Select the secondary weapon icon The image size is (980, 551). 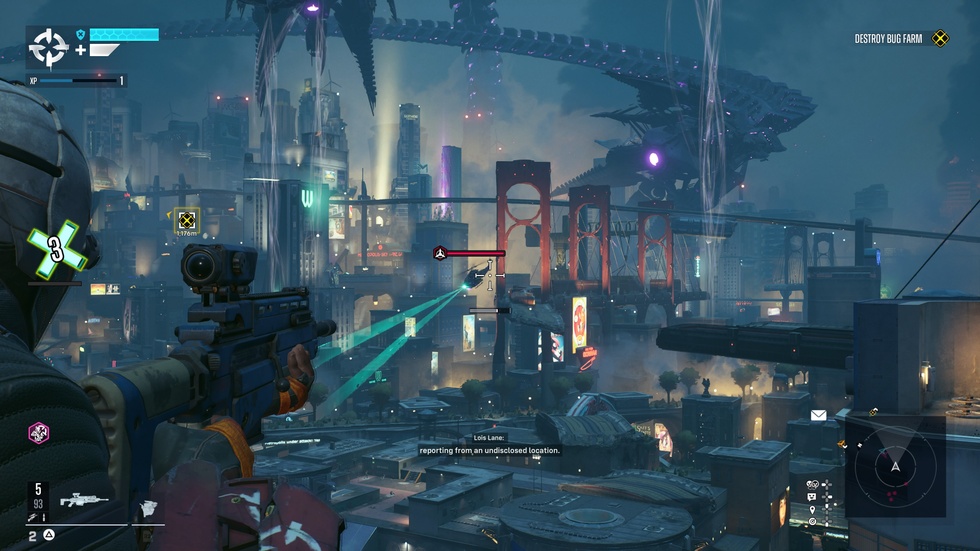pos(148,508)
